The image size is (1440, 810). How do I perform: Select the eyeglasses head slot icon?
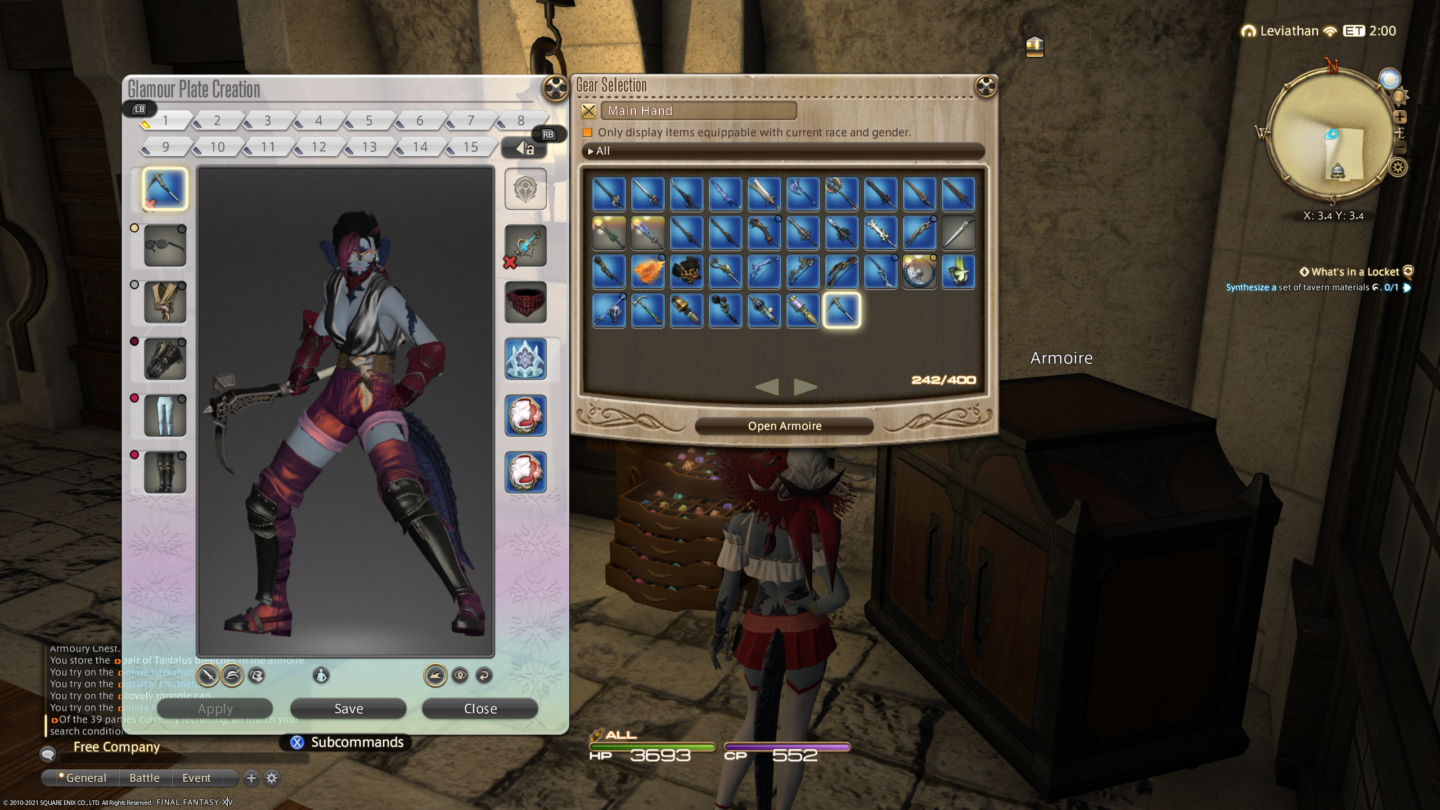[x=164, y=245]
